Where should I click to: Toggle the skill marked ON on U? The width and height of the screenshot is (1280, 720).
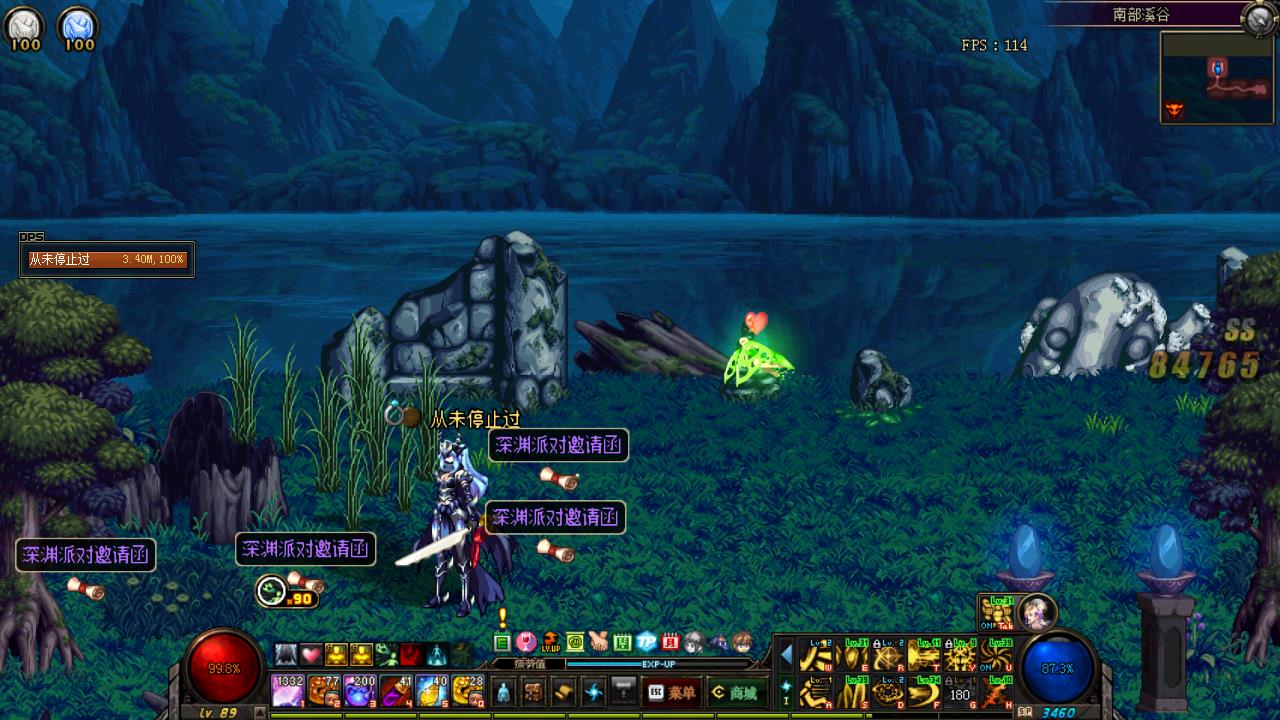point(996,656)
